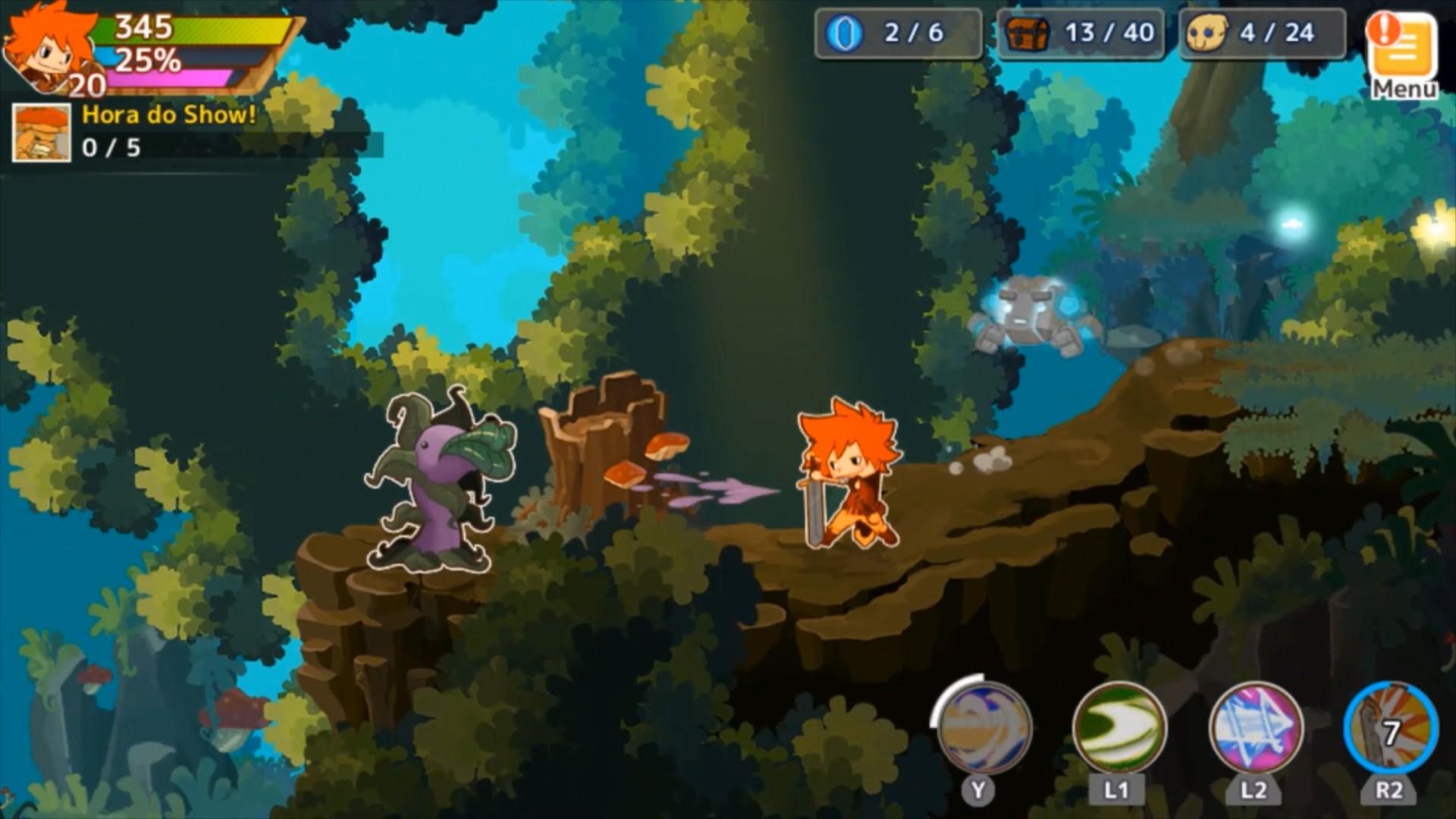Select the 'Hora do Show!' quest title
1456x819 pixels.
coord(167,115)
